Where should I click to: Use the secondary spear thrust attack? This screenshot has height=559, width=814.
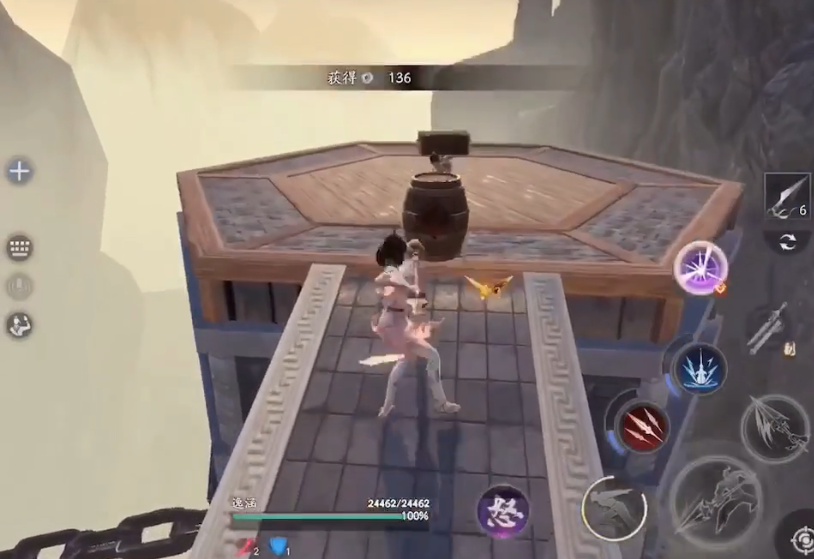tap(774, 426)
